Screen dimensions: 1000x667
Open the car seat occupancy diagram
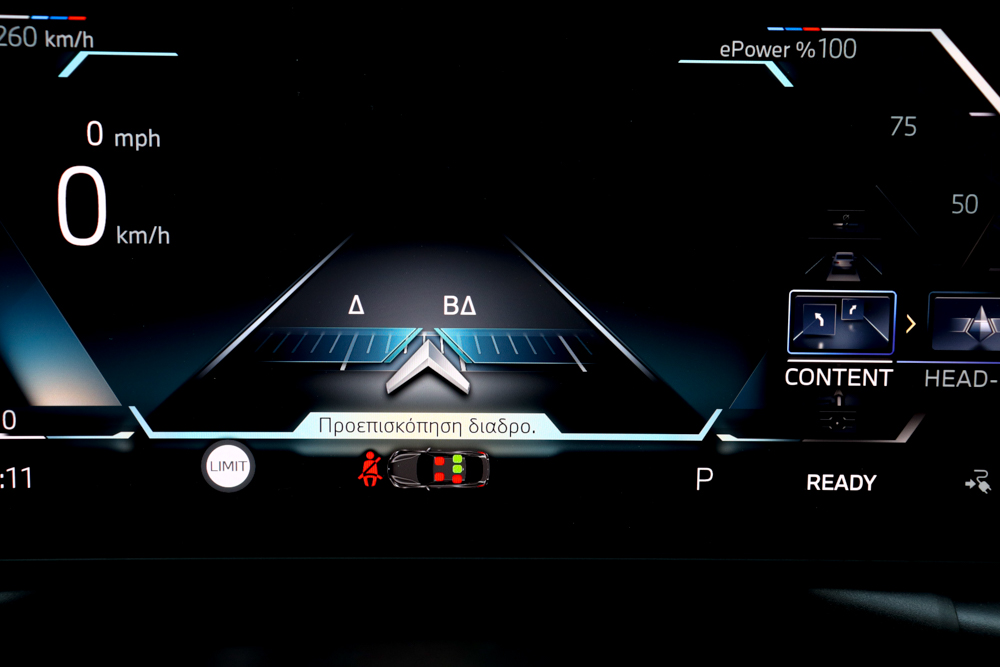[x=440, y=468]
